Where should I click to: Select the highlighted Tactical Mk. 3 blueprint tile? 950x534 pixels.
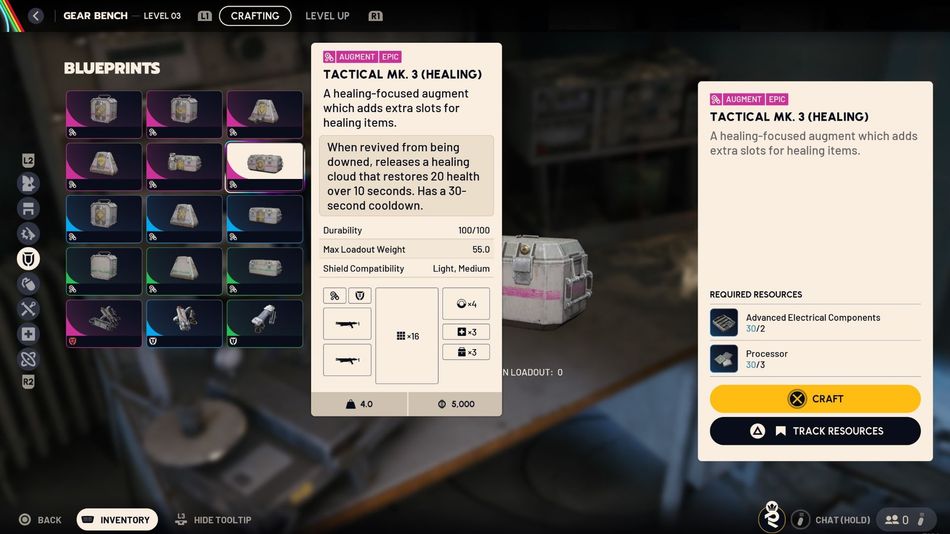coord(264,166)
